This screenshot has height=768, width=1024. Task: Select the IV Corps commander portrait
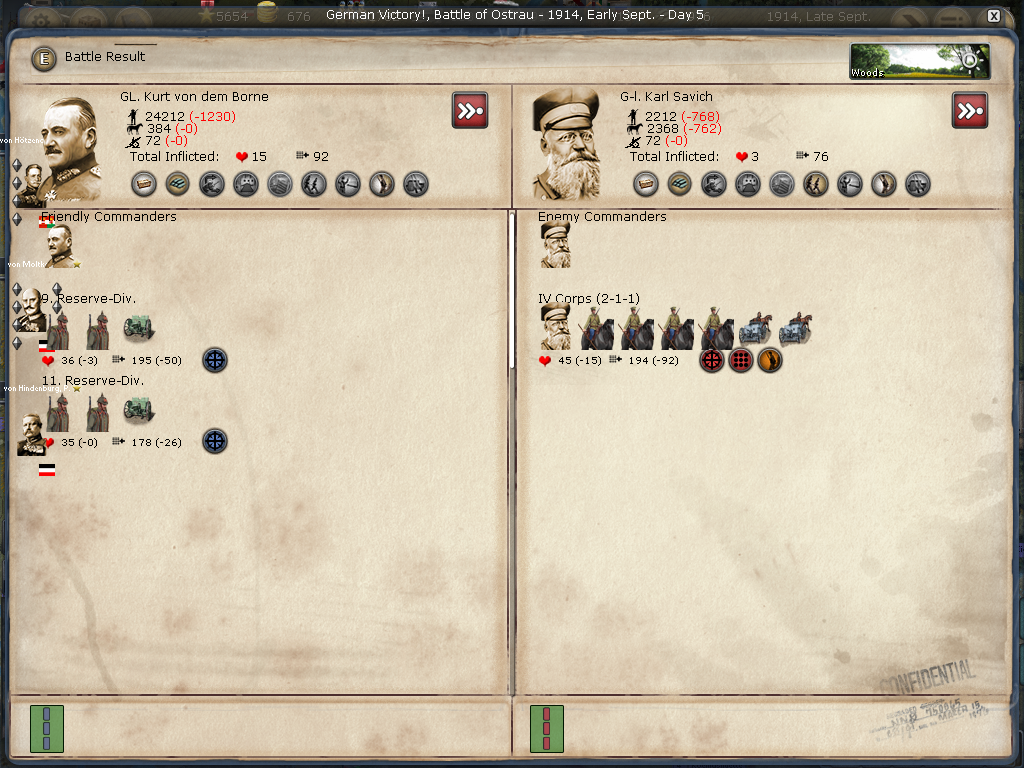(556, 328)
